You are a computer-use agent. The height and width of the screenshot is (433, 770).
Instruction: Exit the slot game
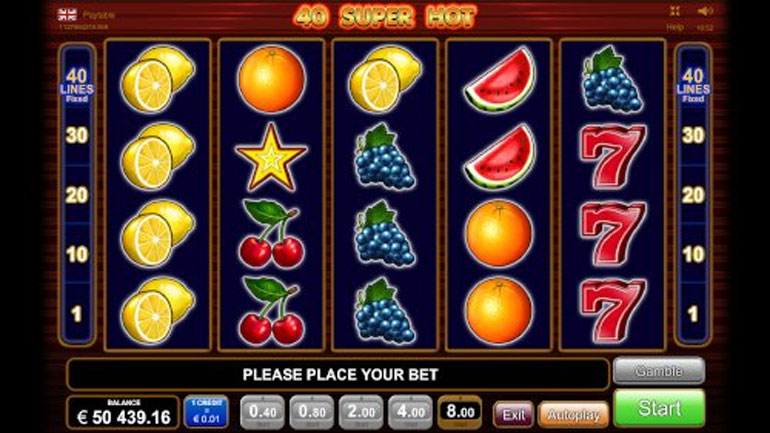pos(513,413)
